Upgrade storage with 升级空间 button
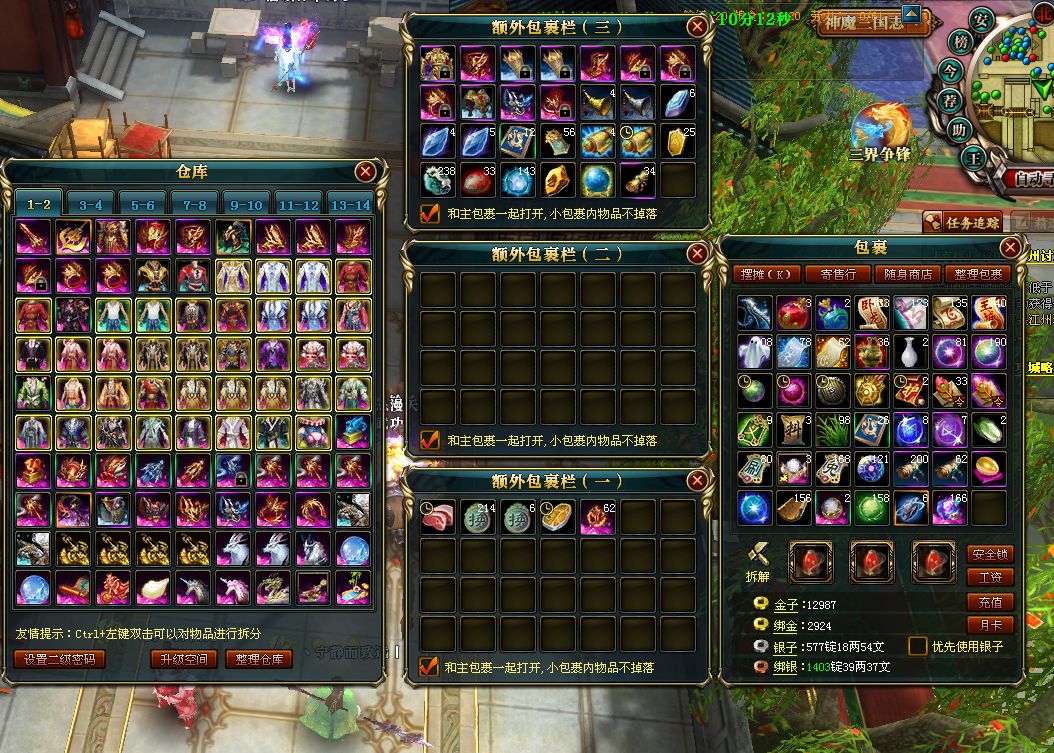Screen dimensions: 1054x753 183,660
